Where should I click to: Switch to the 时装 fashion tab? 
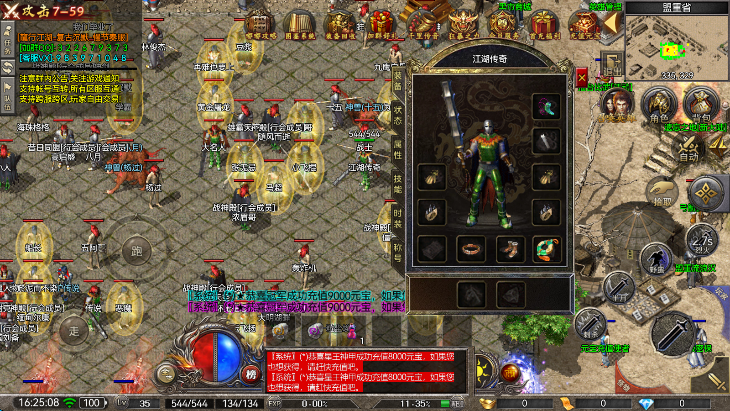click(397, 218)
